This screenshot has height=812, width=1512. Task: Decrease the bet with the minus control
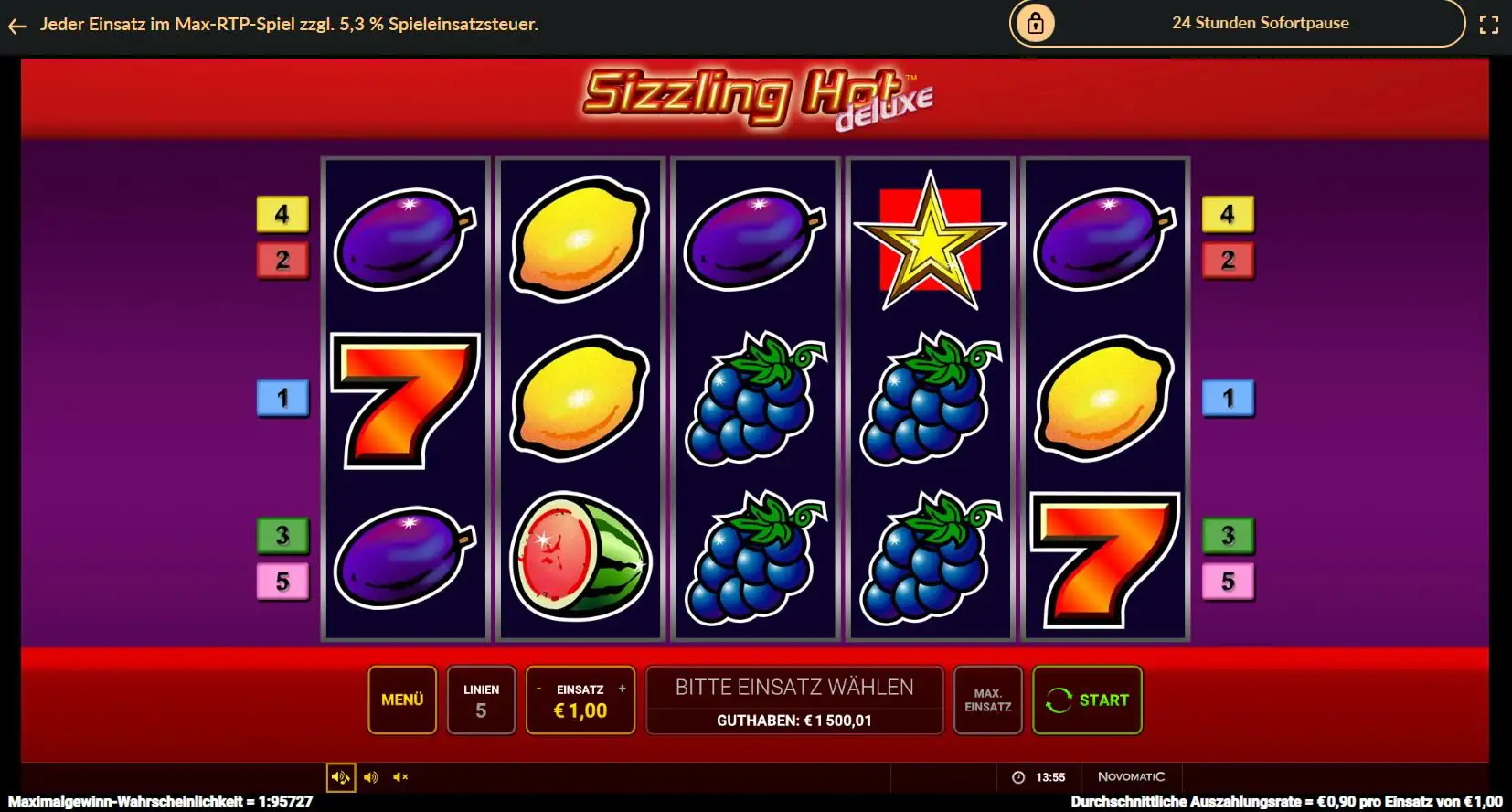tap(539, 689)
